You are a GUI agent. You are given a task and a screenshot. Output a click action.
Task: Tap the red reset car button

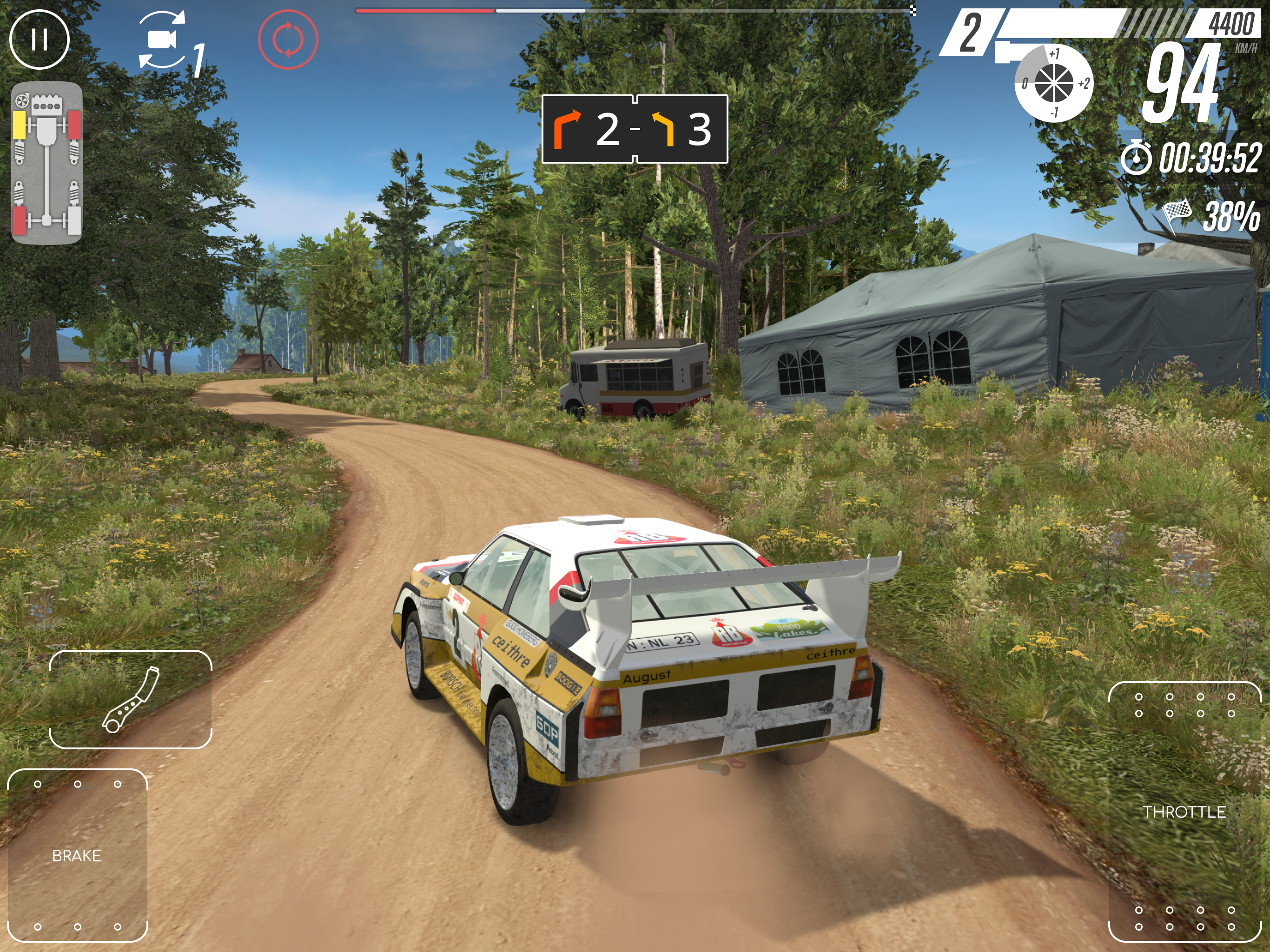pyautogui.click(x=288, y=40)
